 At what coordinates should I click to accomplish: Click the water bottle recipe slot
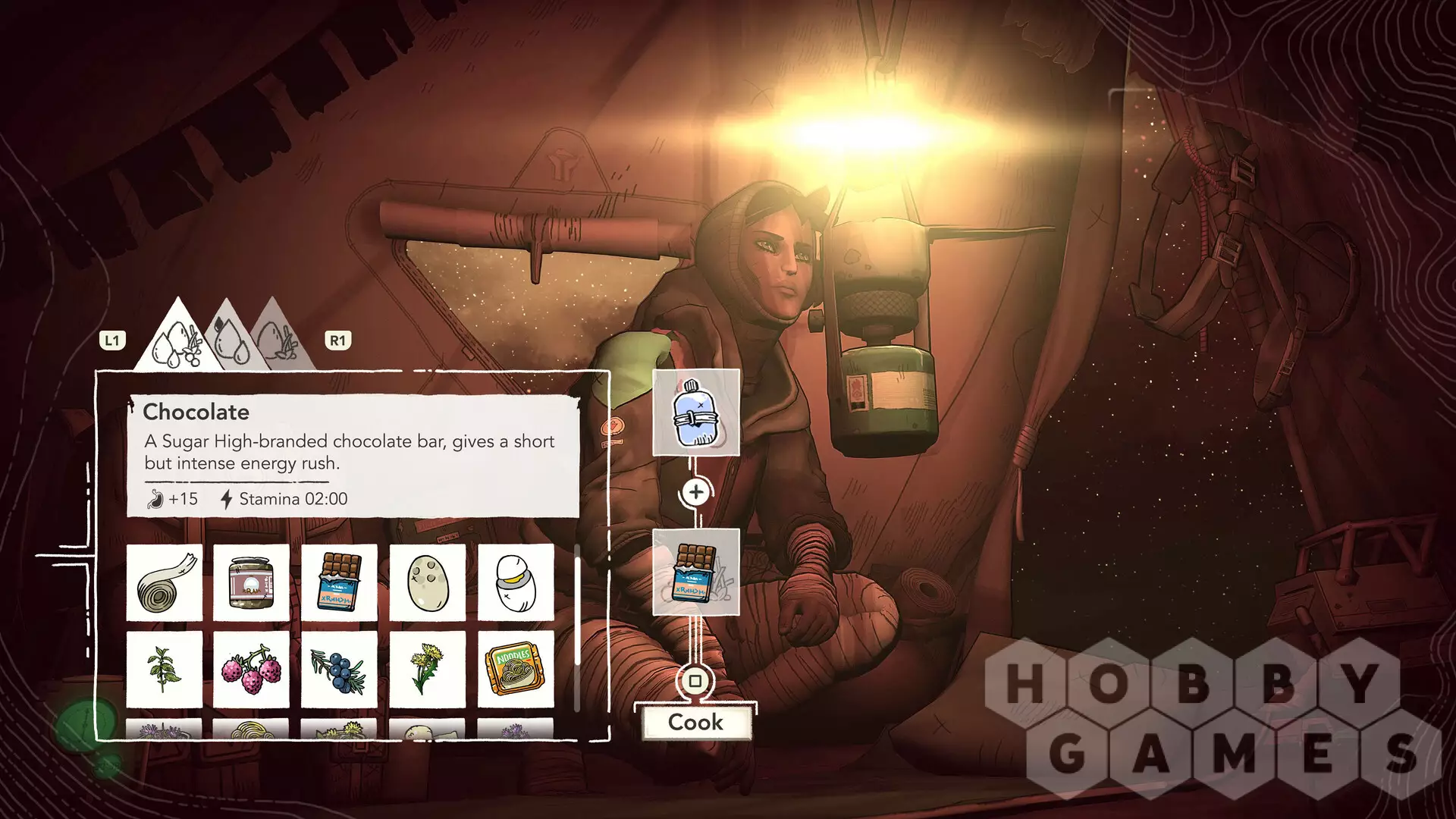tap(695, 413)
